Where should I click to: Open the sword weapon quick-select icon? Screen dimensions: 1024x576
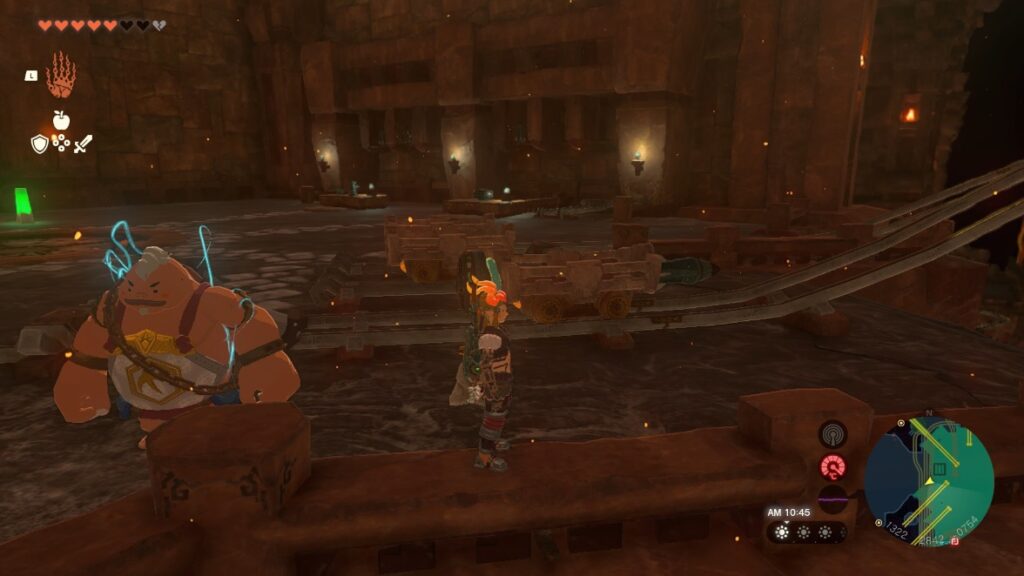point(82,144)
